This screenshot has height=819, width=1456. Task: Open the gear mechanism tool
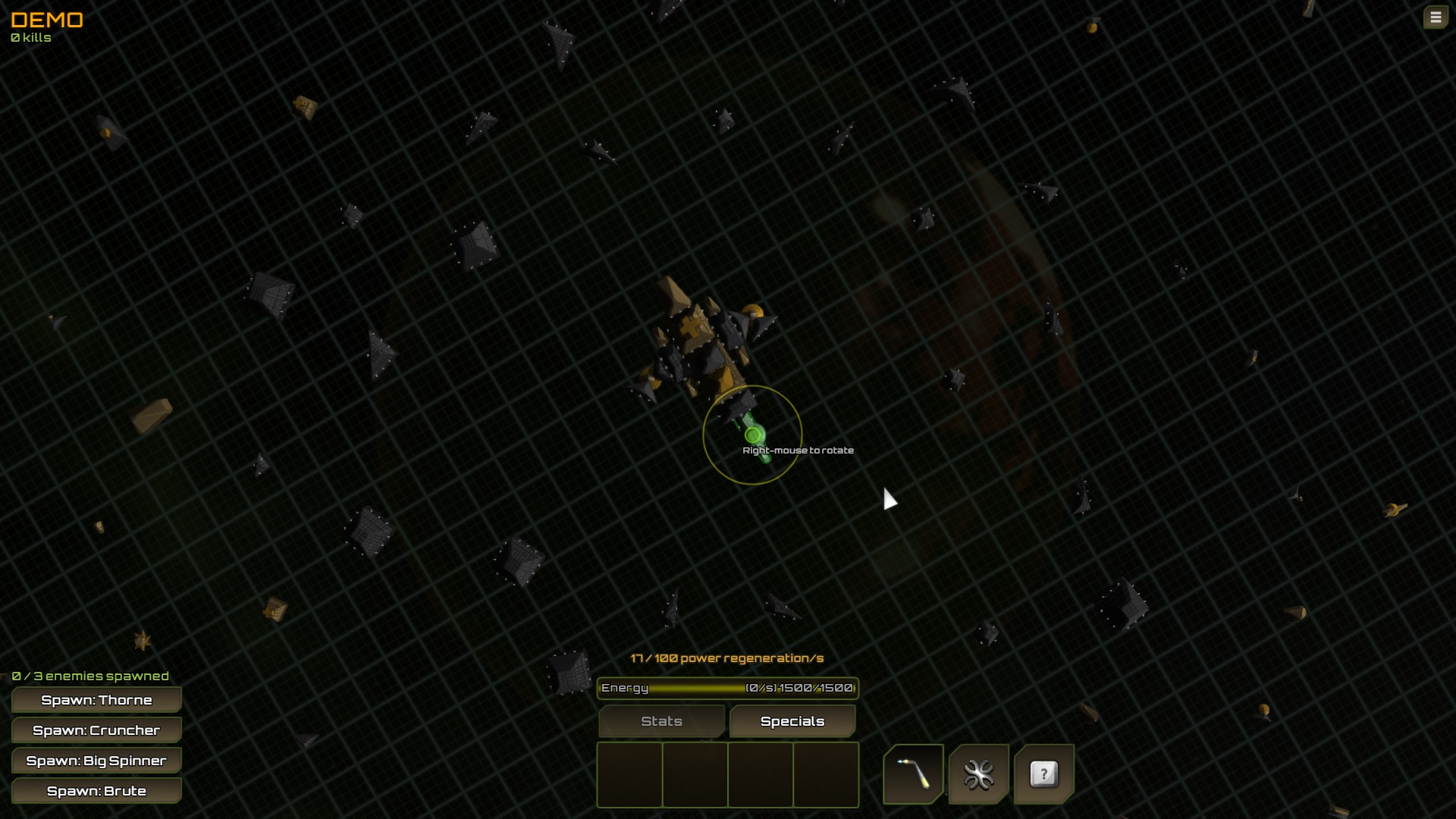point(979,774)
